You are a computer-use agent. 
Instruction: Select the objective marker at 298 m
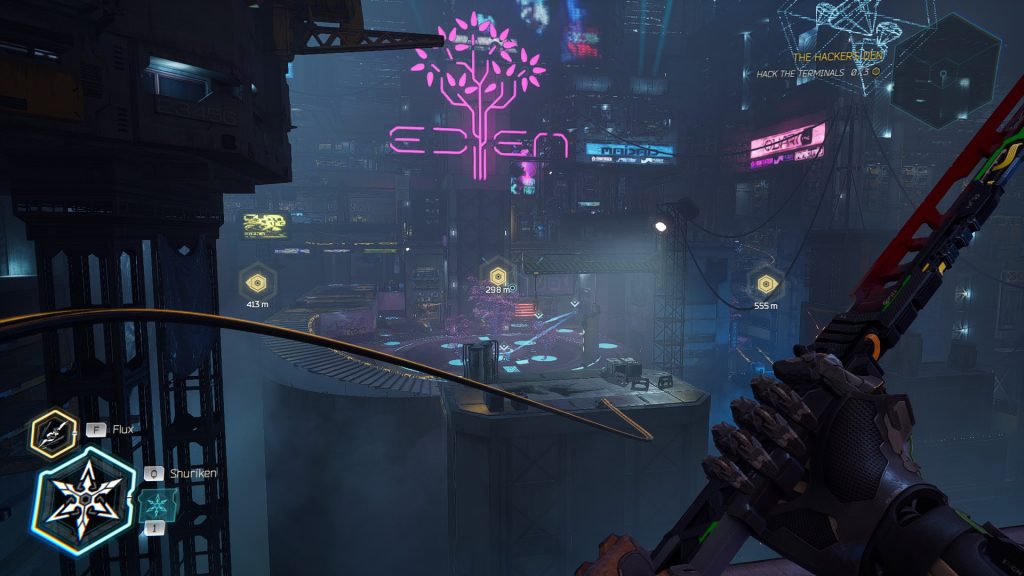pyautogui.click(x=498, y=274)
